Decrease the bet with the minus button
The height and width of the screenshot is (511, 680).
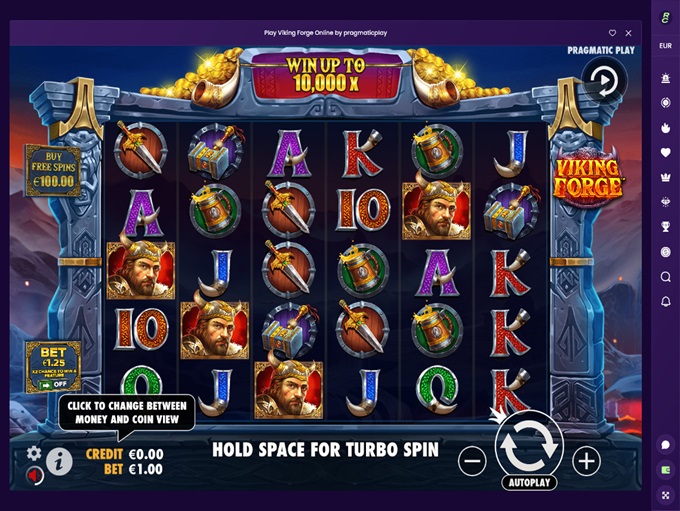click(472, 461)
